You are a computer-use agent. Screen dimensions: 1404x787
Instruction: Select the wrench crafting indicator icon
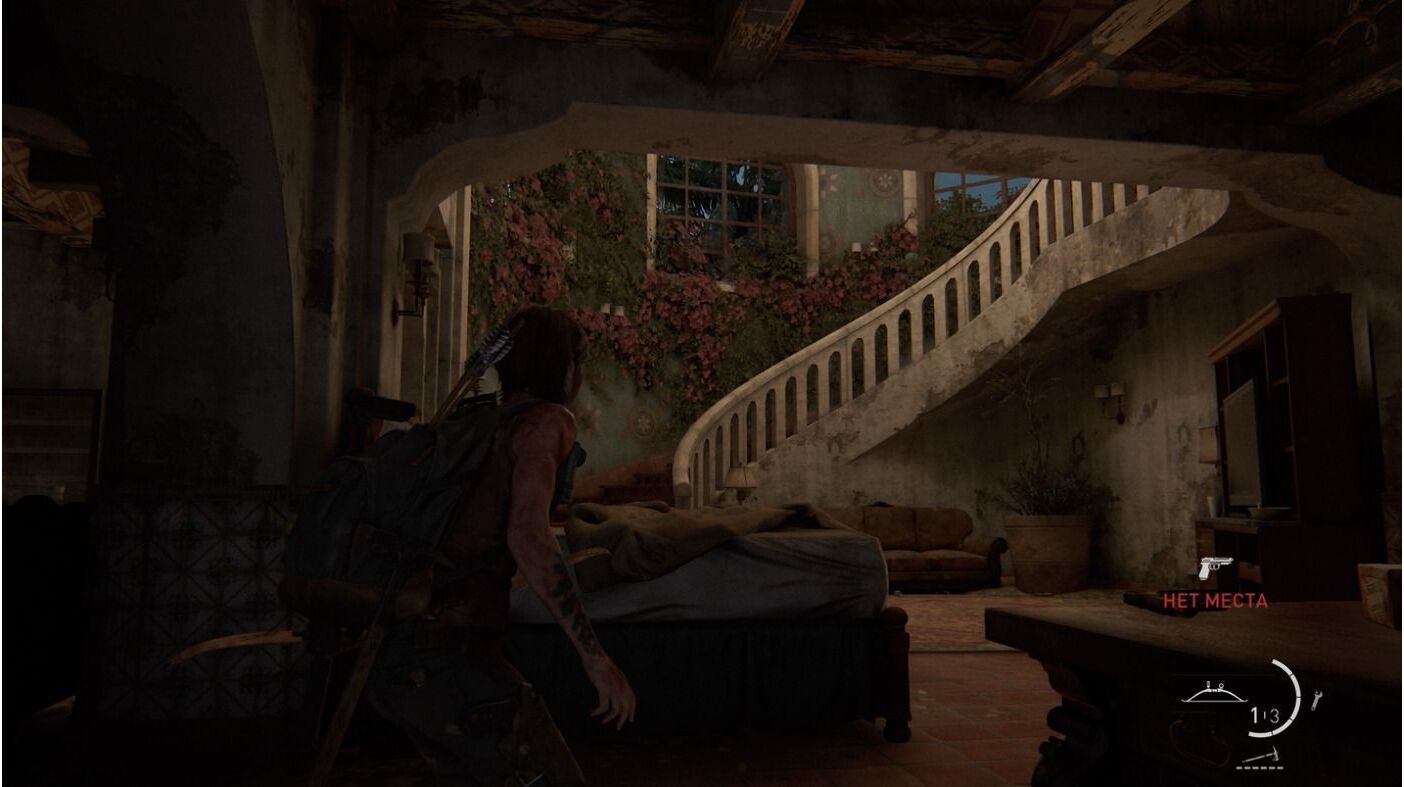(x=1317, y=701)
